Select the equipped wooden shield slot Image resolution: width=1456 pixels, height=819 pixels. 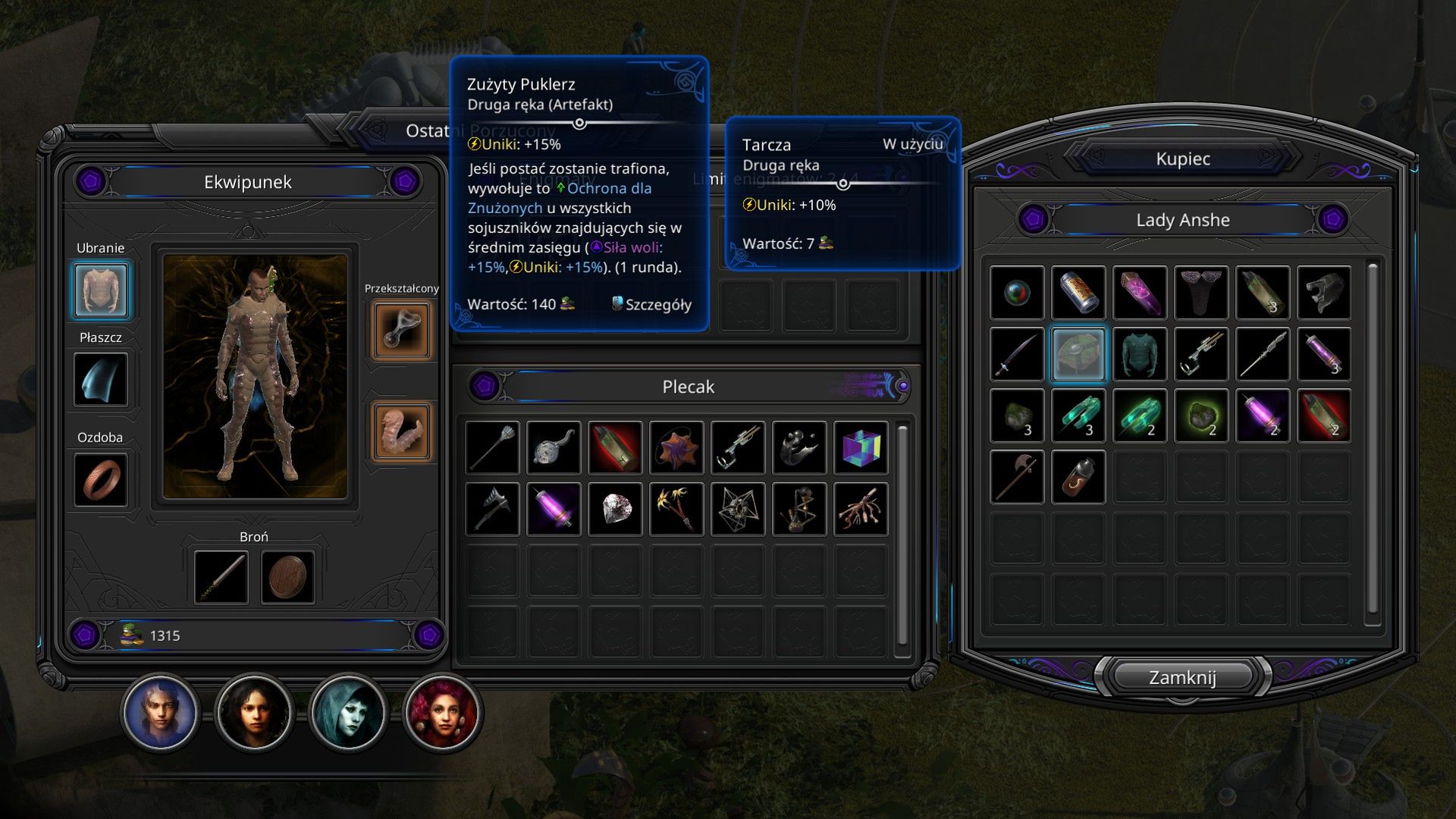(x=287, y=577)
